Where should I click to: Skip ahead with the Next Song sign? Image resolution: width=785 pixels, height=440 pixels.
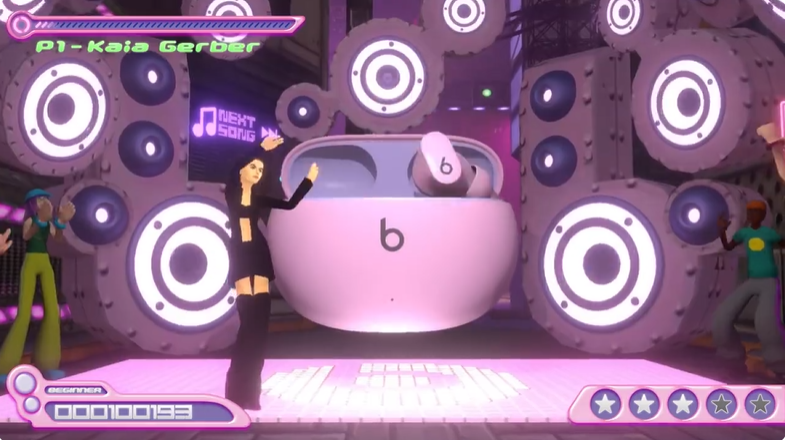238,123
